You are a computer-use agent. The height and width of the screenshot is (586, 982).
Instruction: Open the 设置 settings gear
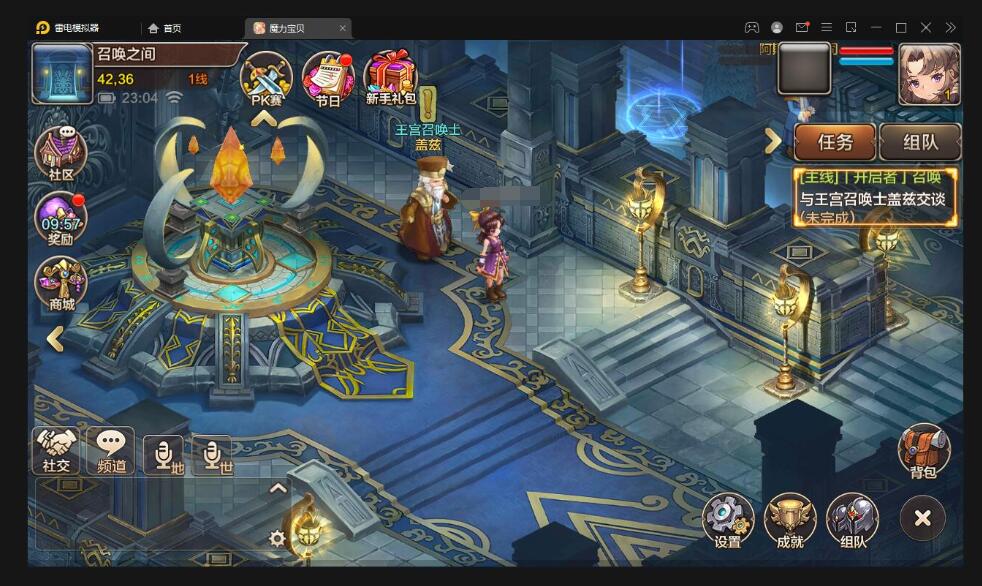pyautogui.click(x=728, y=520)
